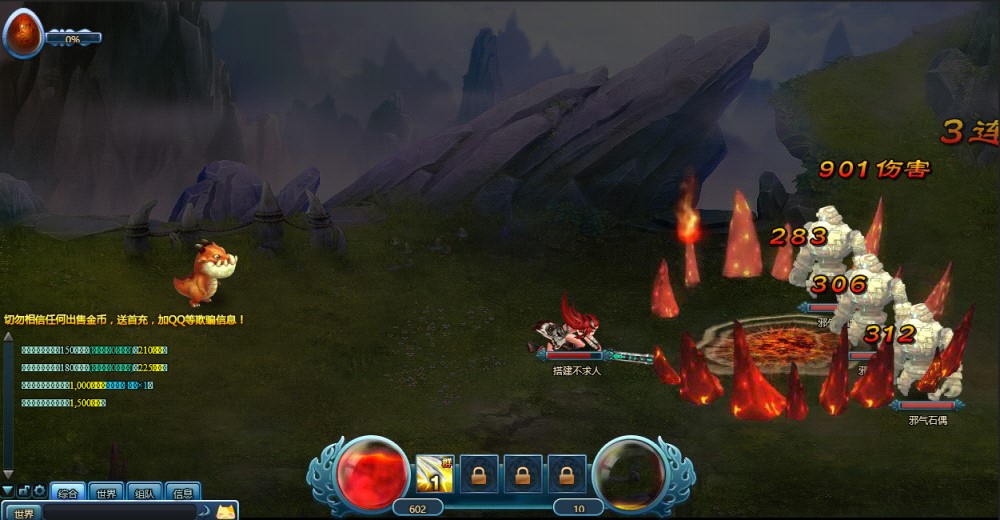Switch to the 组队 chat tab

tap(144, 492)
